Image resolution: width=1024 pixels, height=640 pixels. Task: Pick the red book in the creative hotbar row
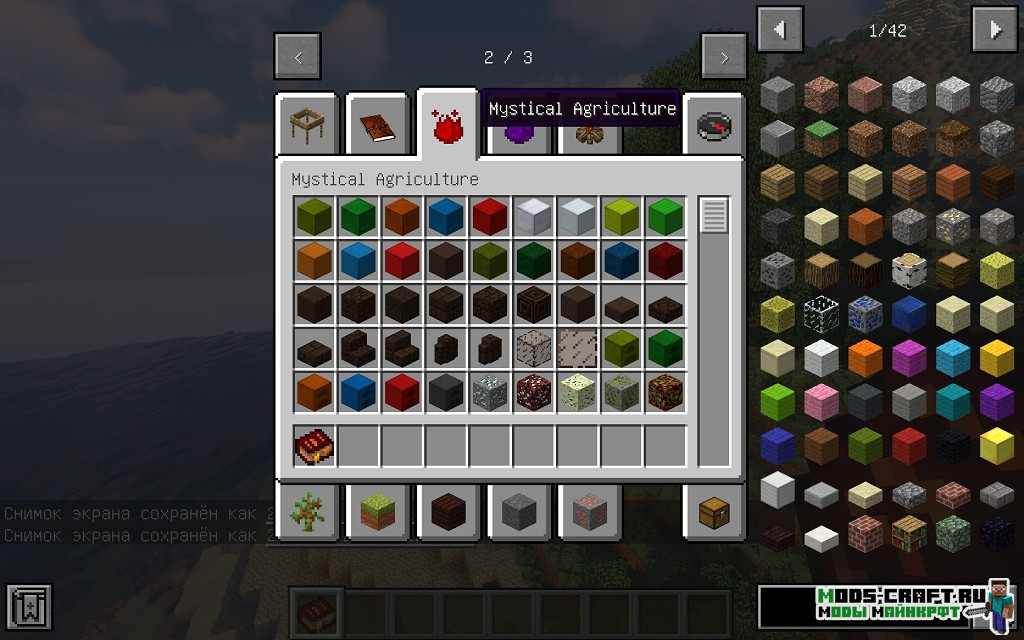[x=314, y=447]
